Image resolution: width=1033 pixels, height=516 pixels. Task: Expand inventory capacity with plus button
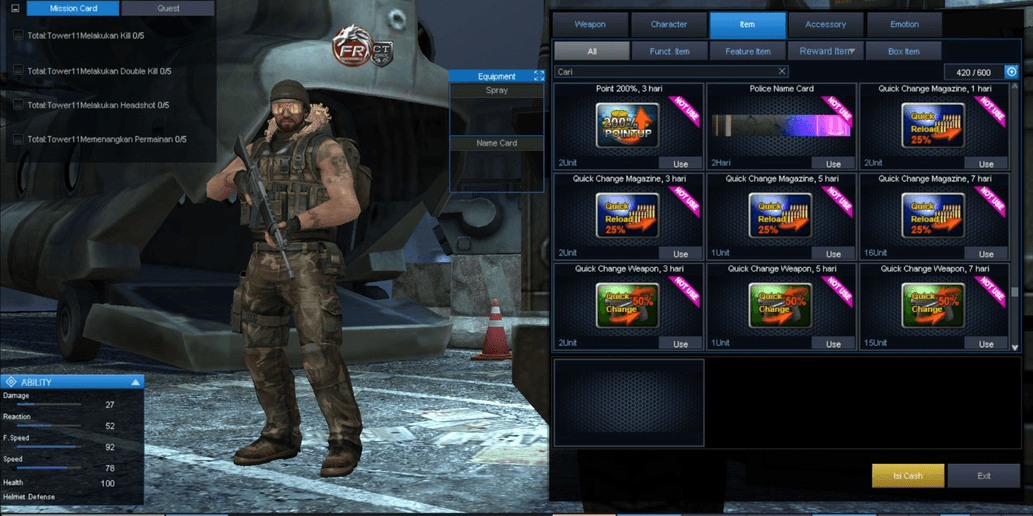coord(1011,72)
